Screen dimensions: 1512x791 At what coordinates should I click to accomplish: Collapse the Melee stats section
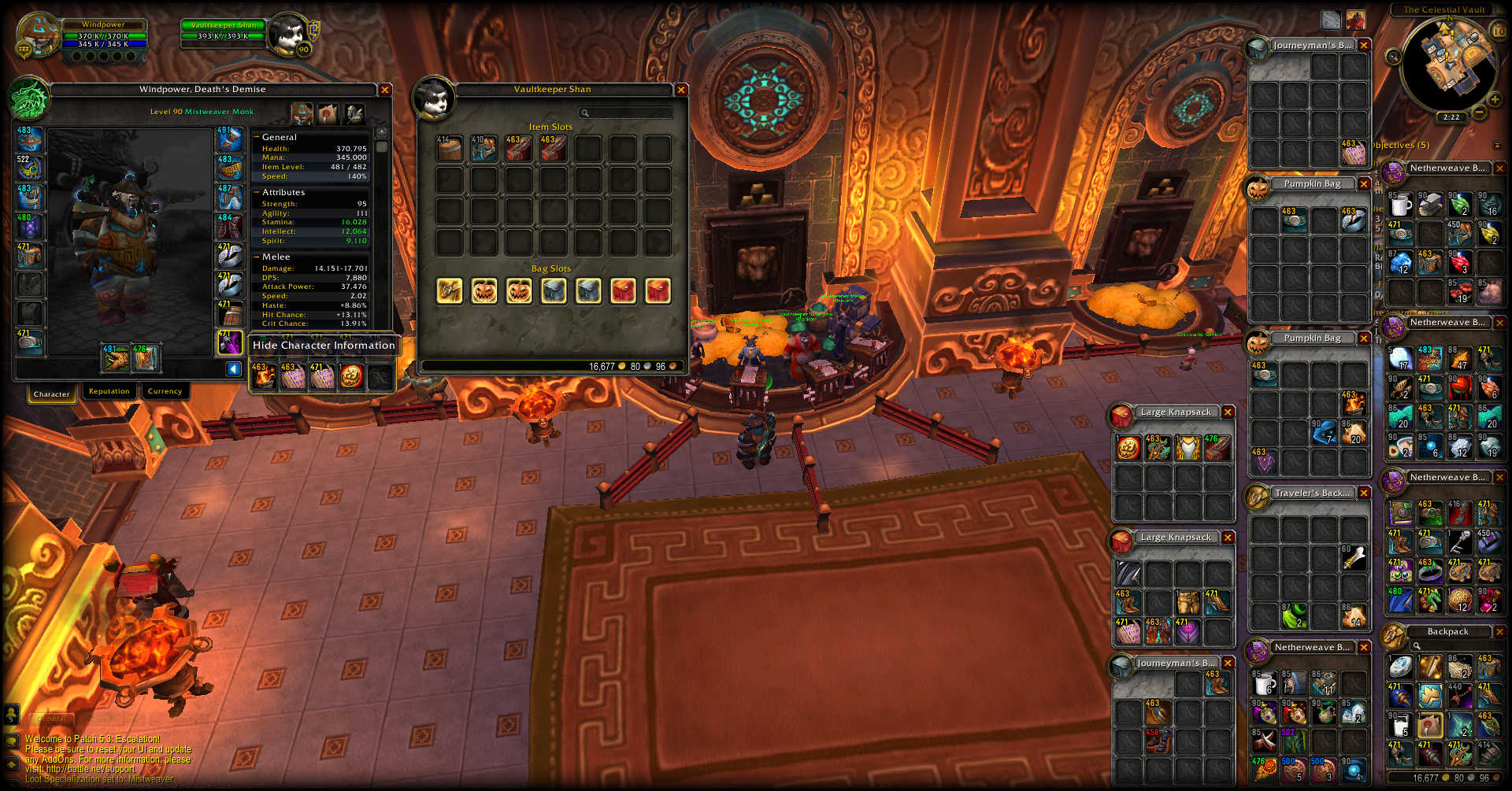(x=257, y=257)
